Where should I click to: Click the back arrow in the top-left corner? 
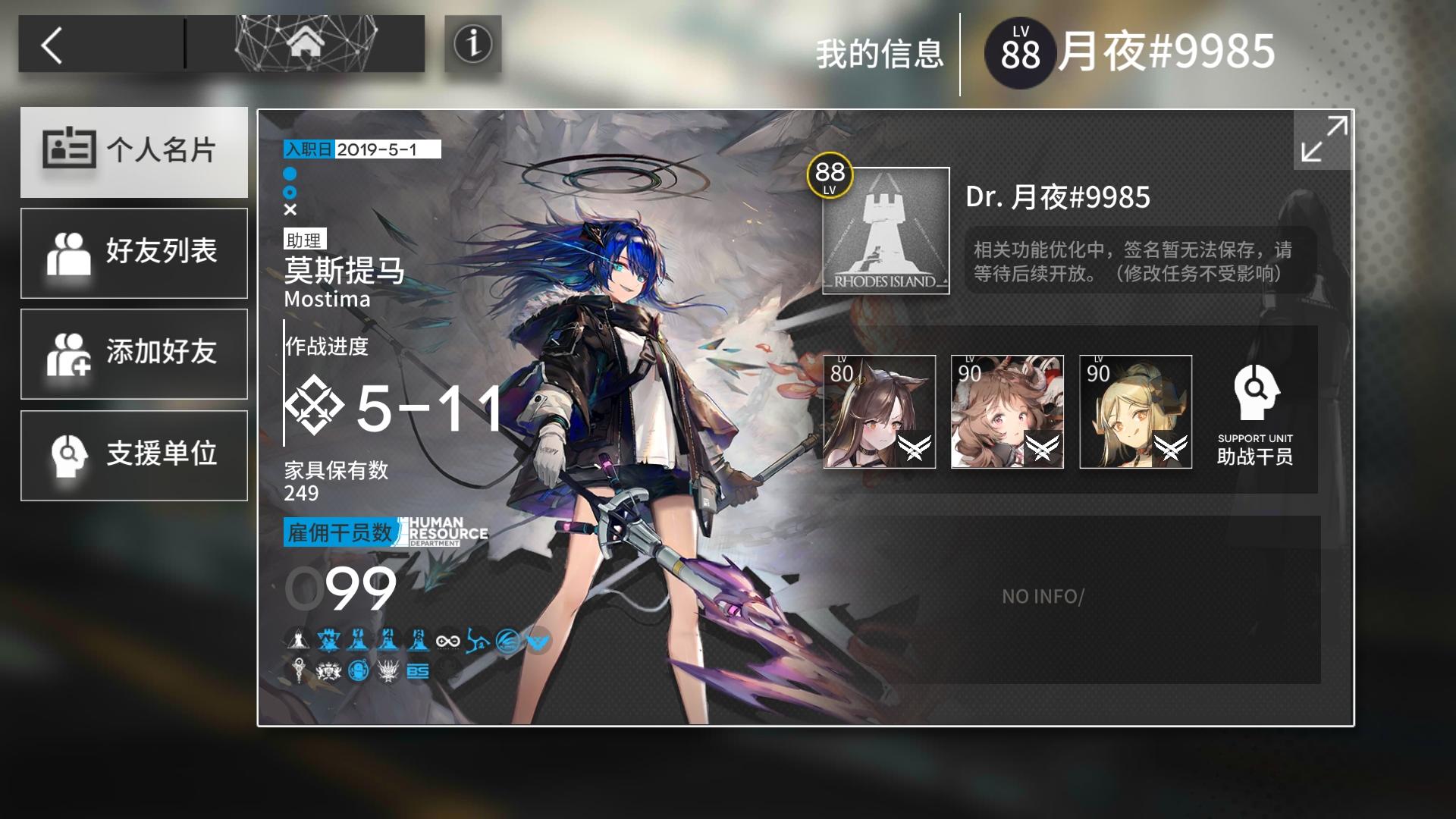49,43
